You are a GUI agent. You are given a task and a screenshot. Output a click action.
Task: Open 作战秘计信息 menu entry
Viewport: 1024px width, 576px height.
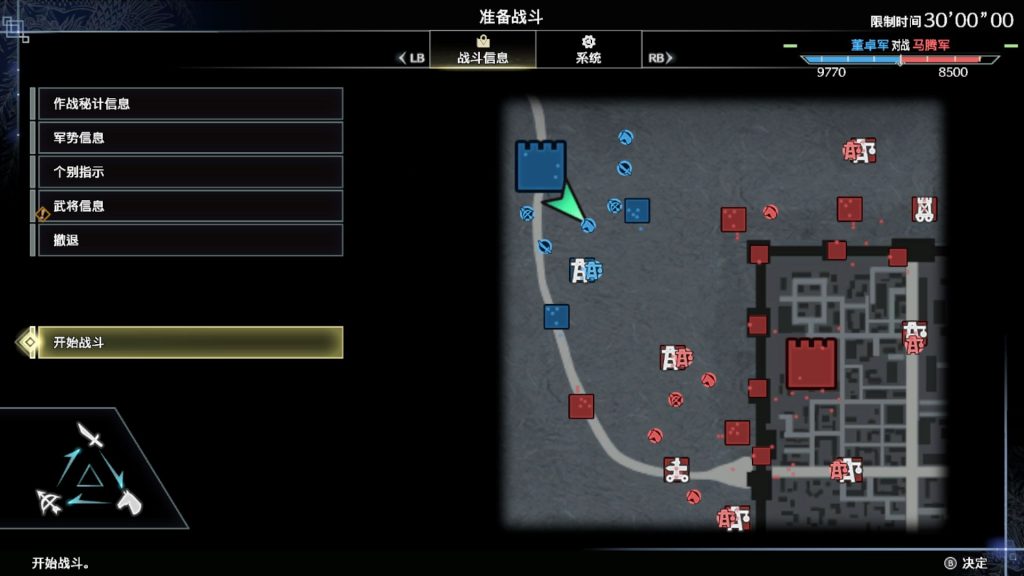[190, 104]
